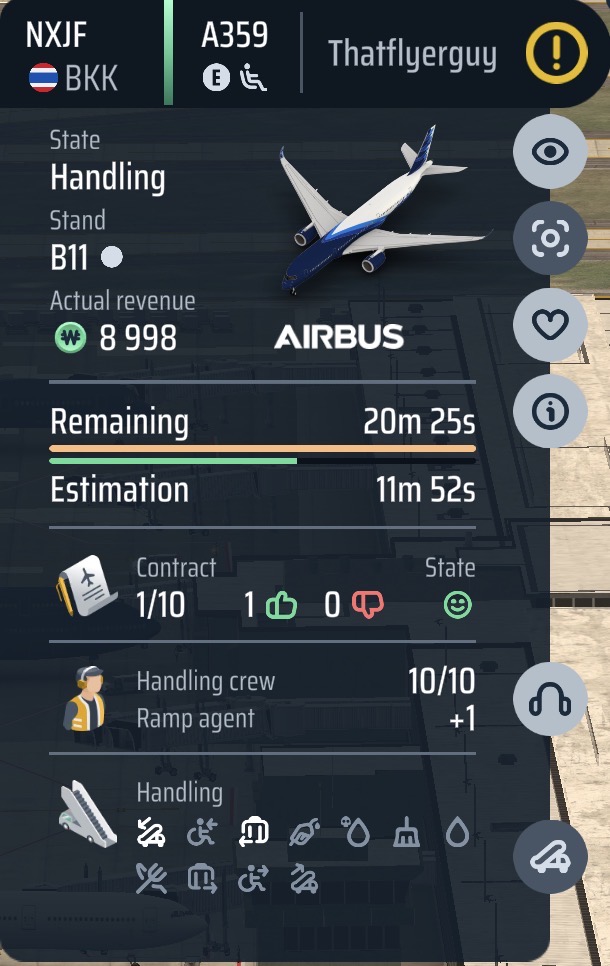
Task: Select the catering cutlery handling icon
Action: point(151,879)
